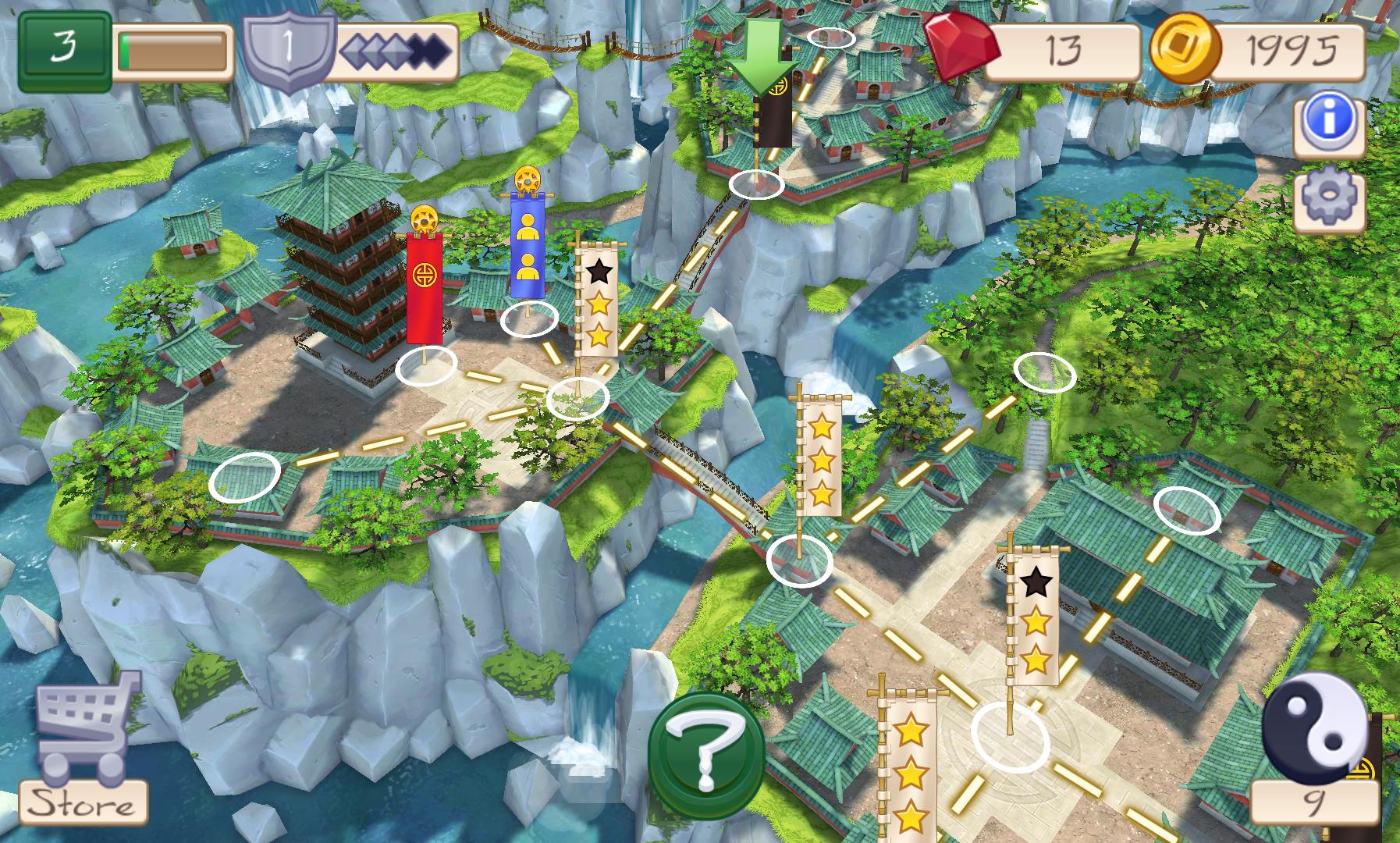Open the blue info button
The height and width of the screenshot is (843, 1400).
pos(1328,122)
